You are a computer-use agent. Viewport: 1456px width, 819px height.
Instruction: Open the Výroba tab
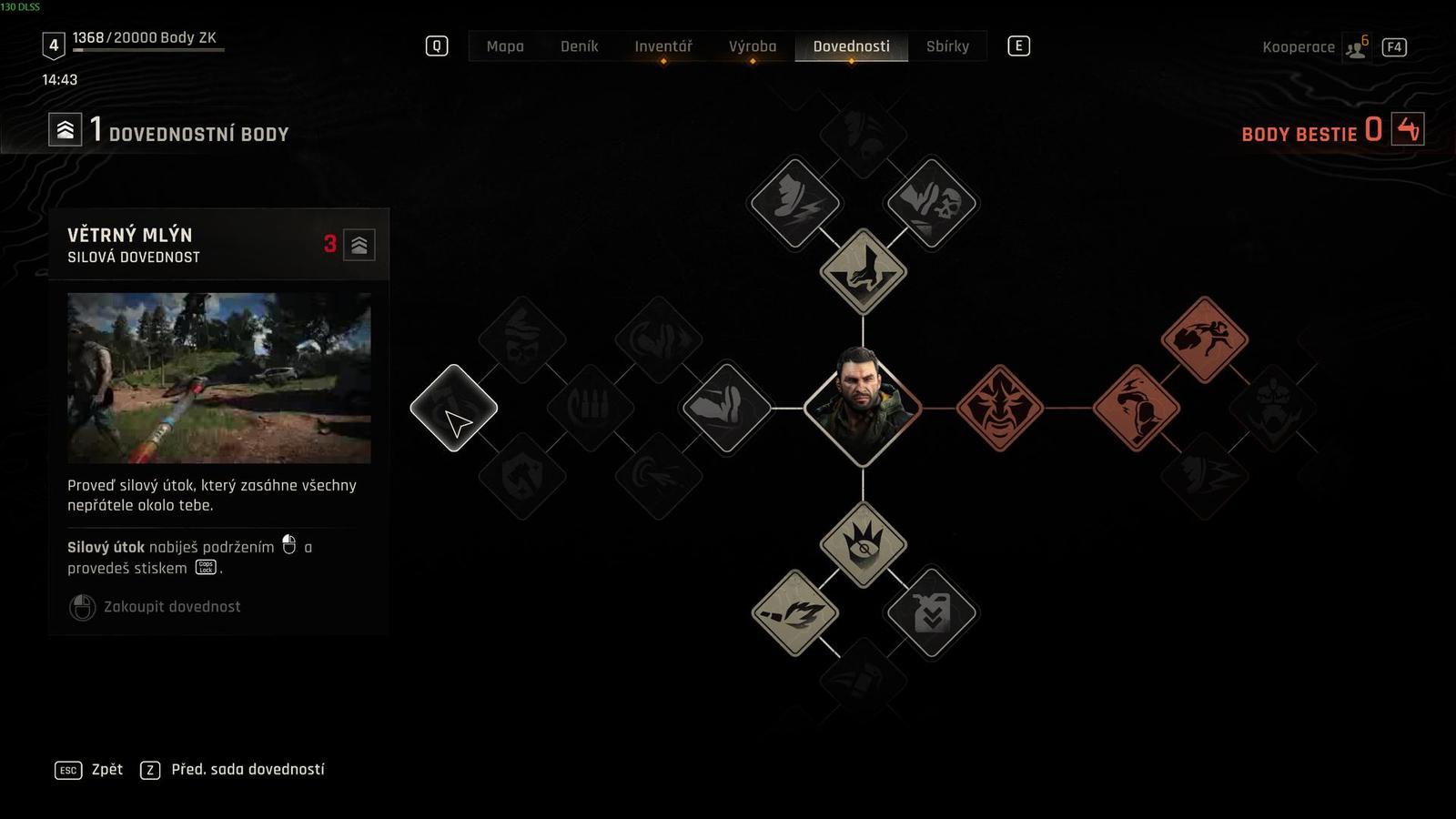(753, 46)
